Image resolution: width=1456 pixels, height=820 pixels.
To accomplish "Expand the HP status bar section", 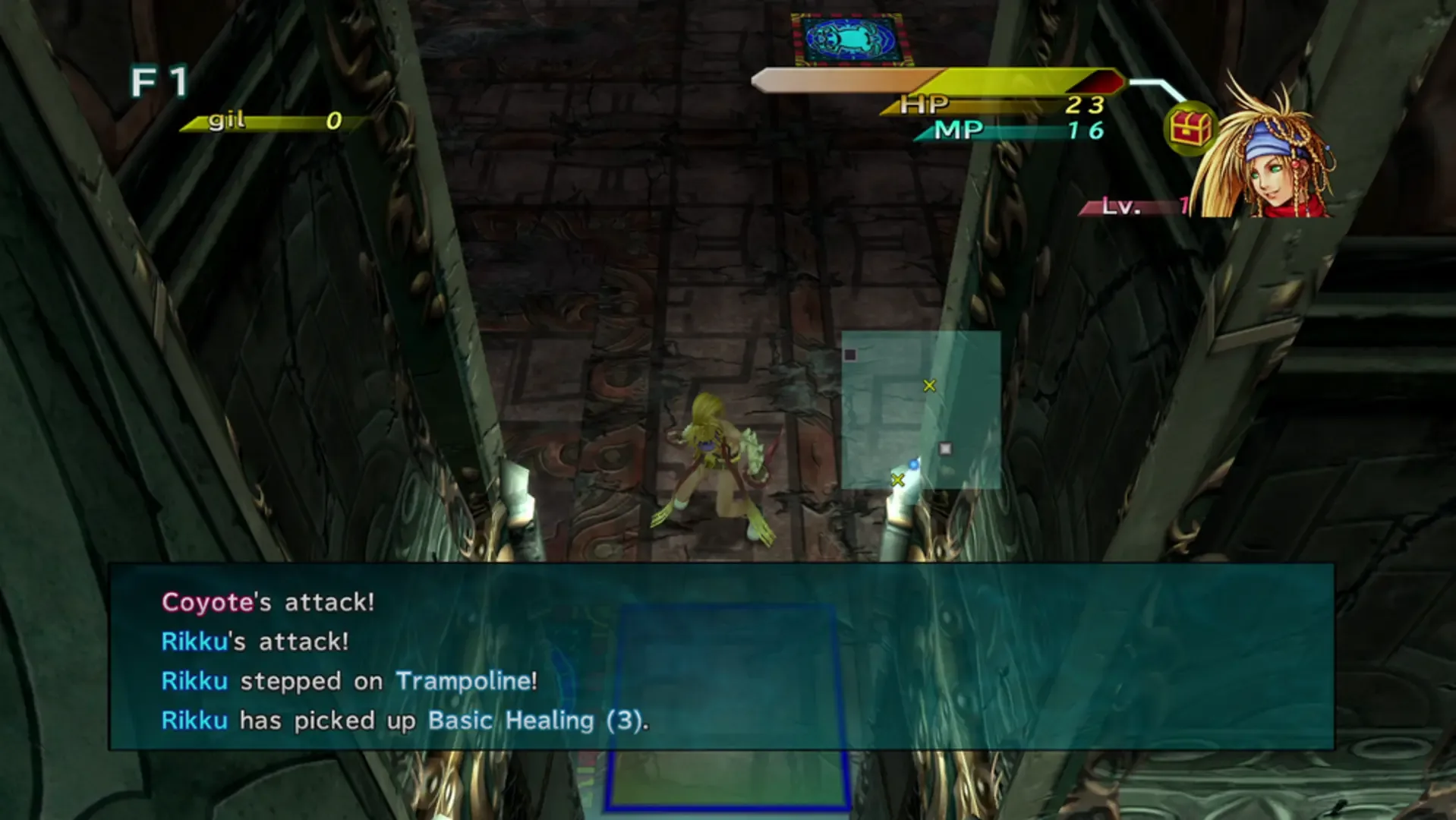I will coord(987,105).
